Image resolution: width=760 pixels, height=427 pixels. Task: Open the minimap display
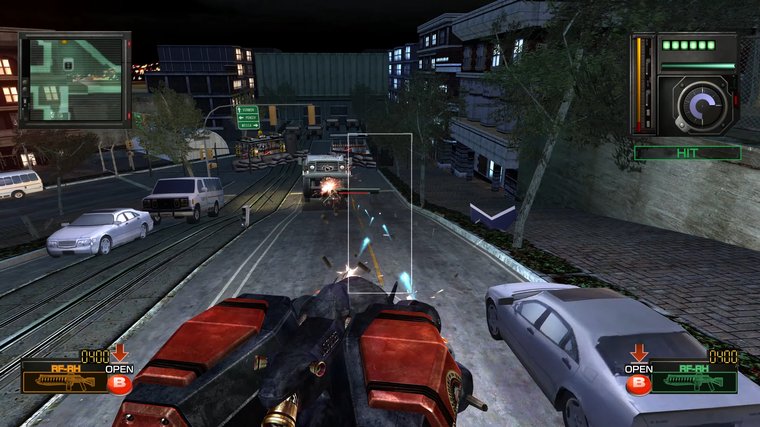tap(75, 79)
